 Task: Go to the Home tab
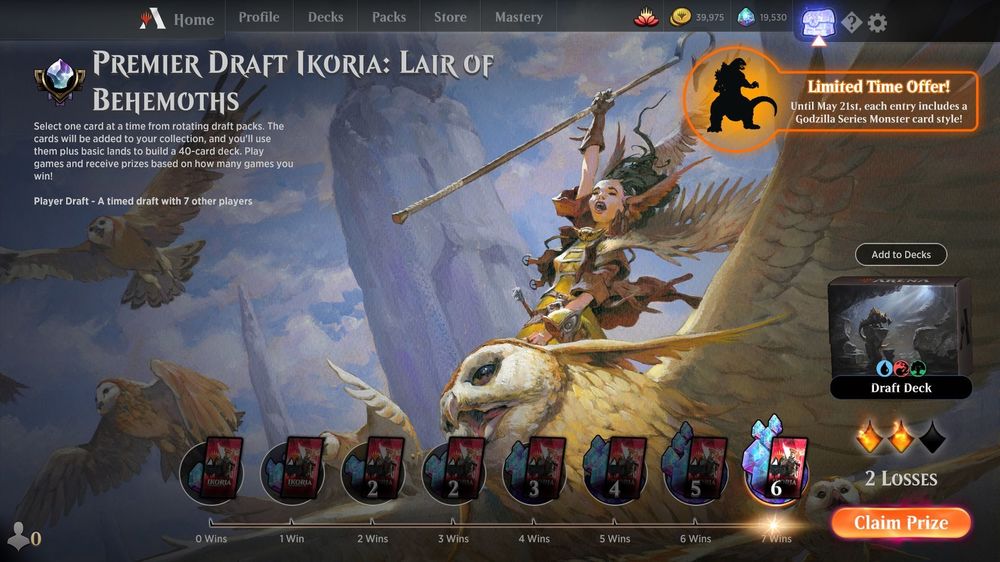181,18
